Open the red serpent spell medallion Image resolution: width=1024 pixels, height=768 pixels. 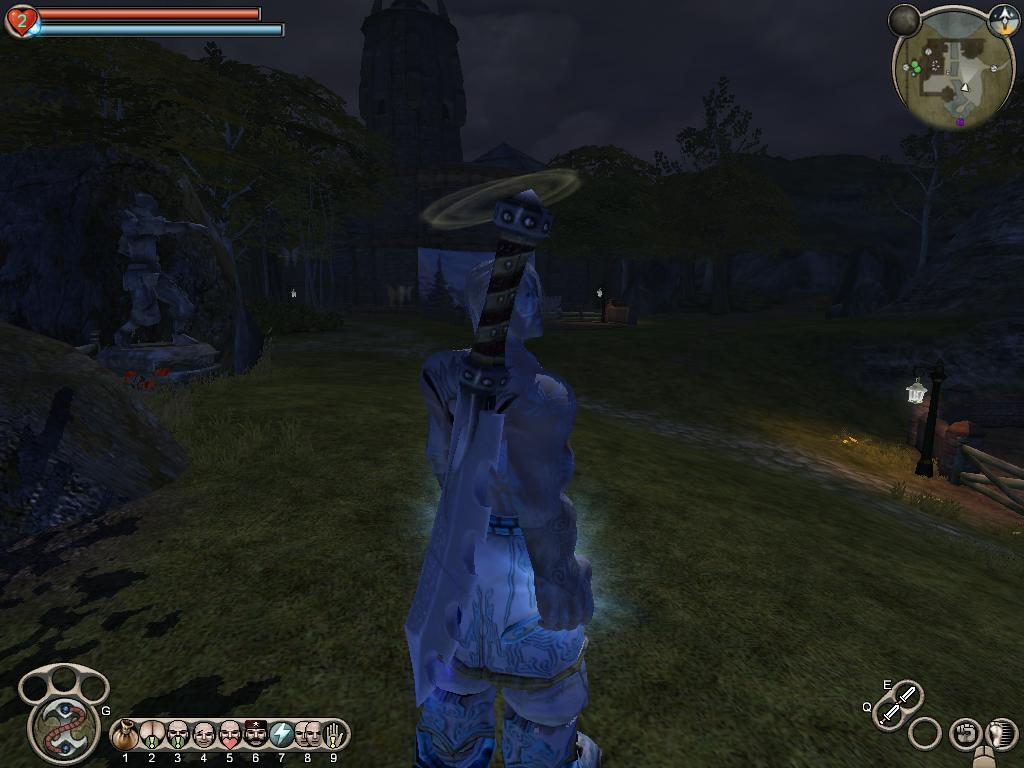point(64,727)
